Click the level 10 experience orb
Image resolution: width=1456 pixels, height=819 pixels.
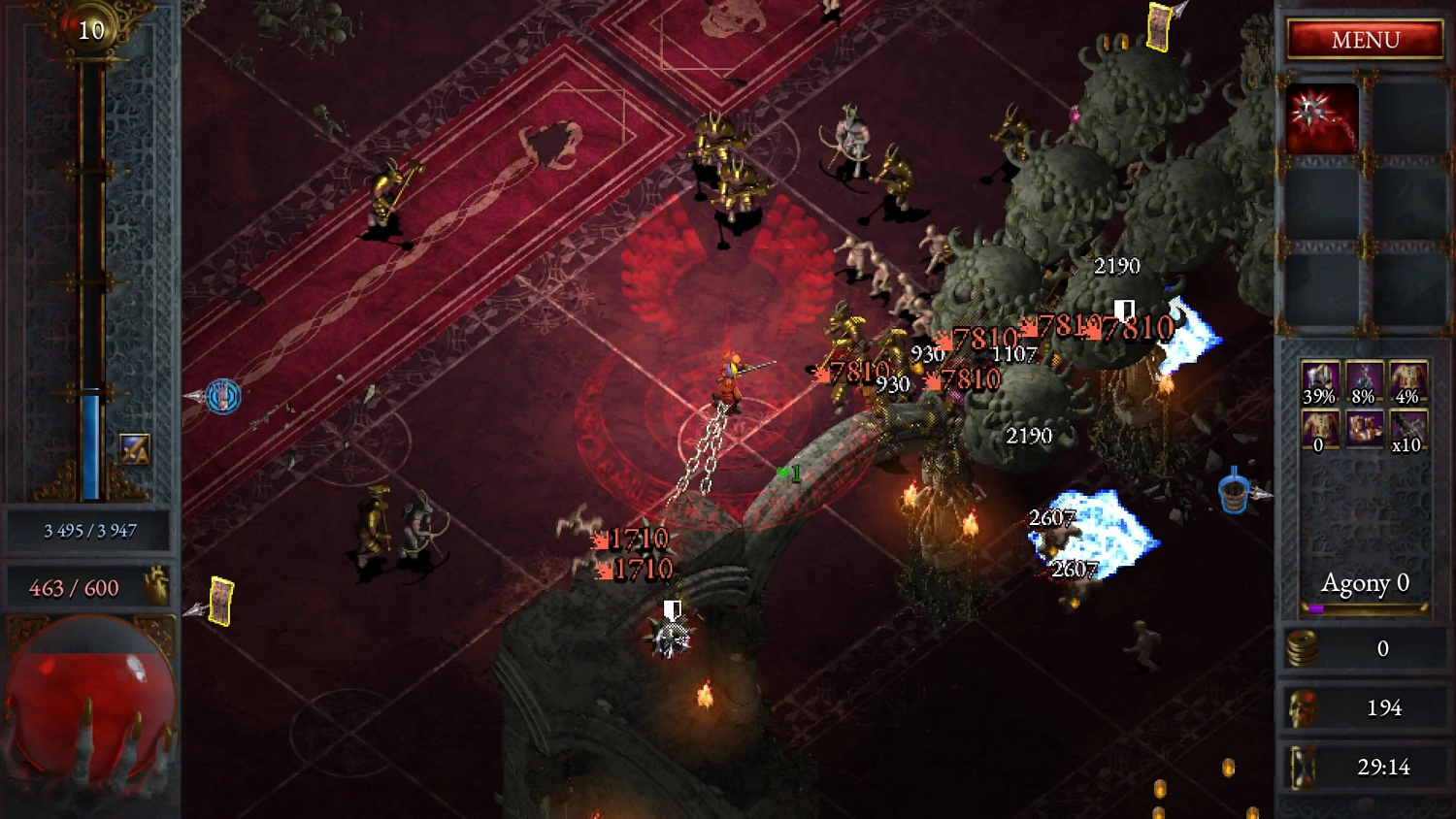[90, 29]
